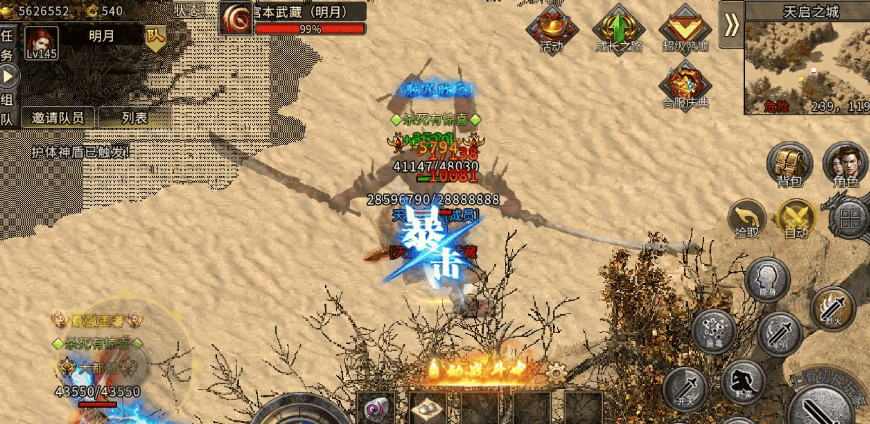870x424 pixels.
Task: Click the 邀请队员 invite member button
Action: click(57, 117)
